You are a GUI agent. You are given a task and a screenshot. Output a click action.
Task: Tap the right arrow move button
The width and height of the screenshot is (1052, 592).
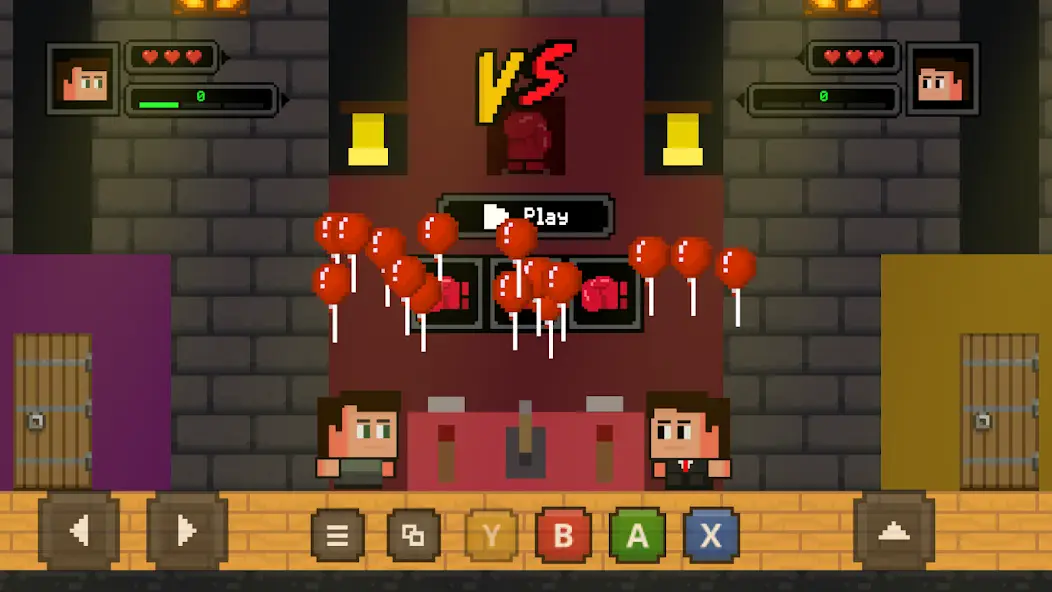coord(187,531)
